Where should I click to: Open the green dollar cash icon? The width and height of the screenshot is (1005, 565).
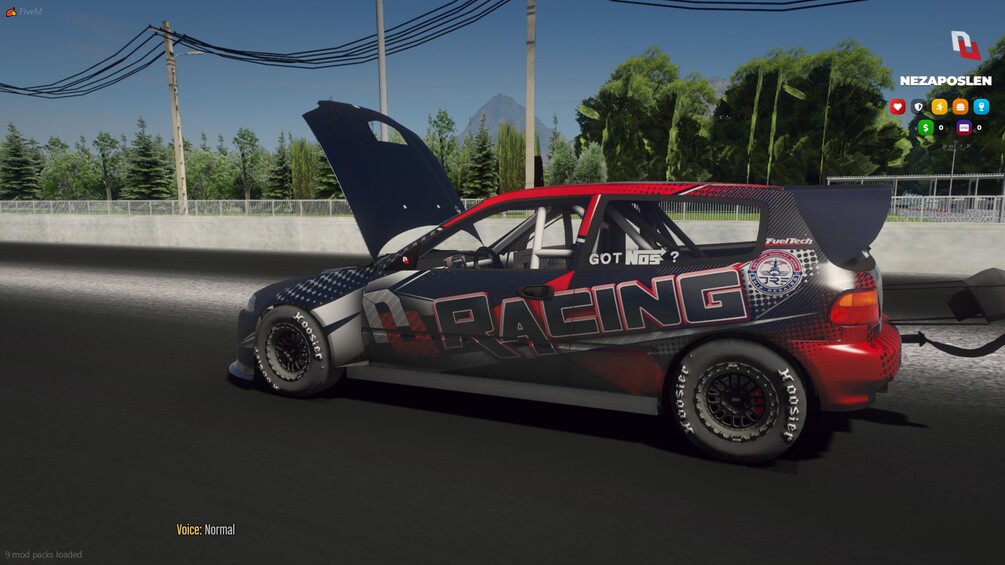click(x=926, y=127)
